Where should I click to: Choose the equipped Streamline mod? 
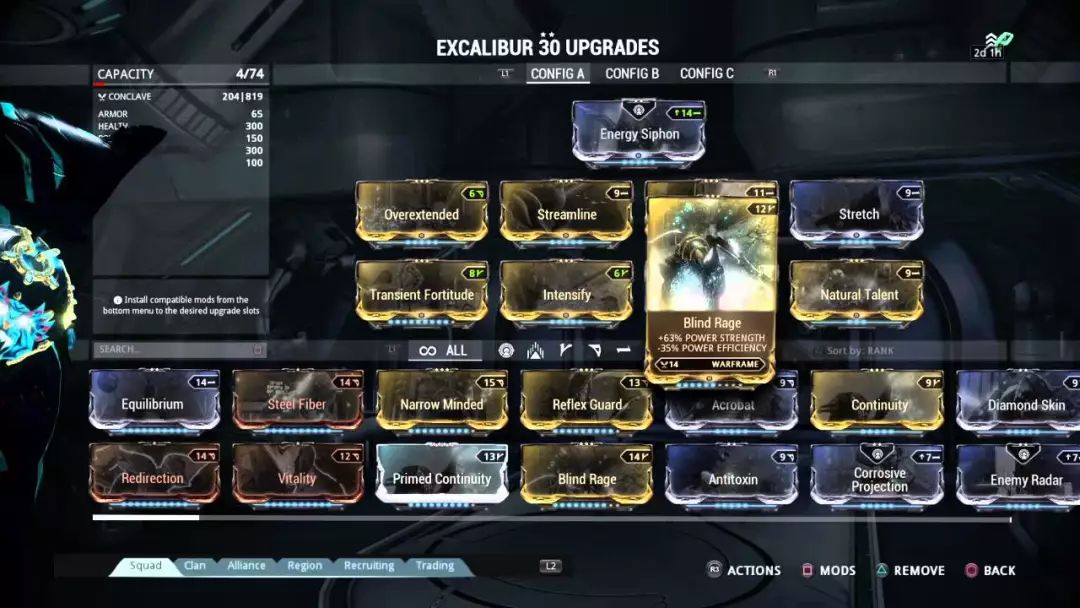point(566,213)
